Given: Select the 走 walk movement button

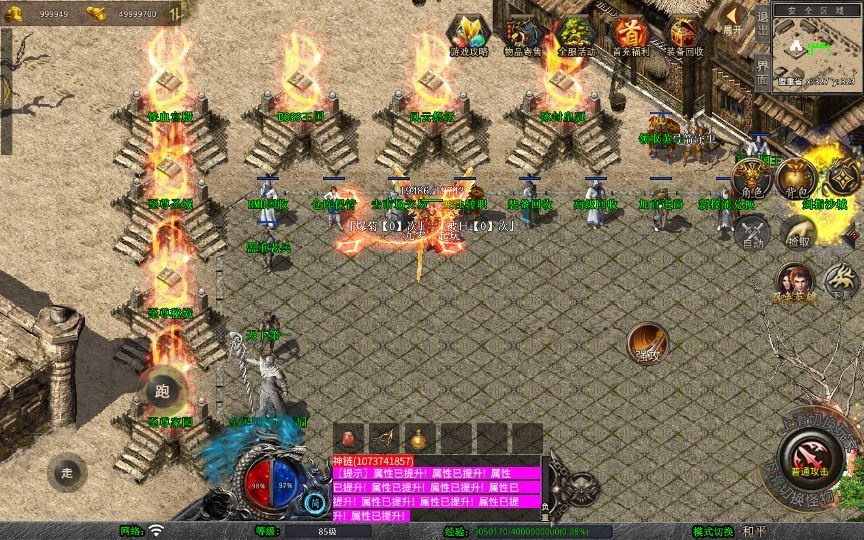Looking at the screenshot, I should (x=67, y=472).
